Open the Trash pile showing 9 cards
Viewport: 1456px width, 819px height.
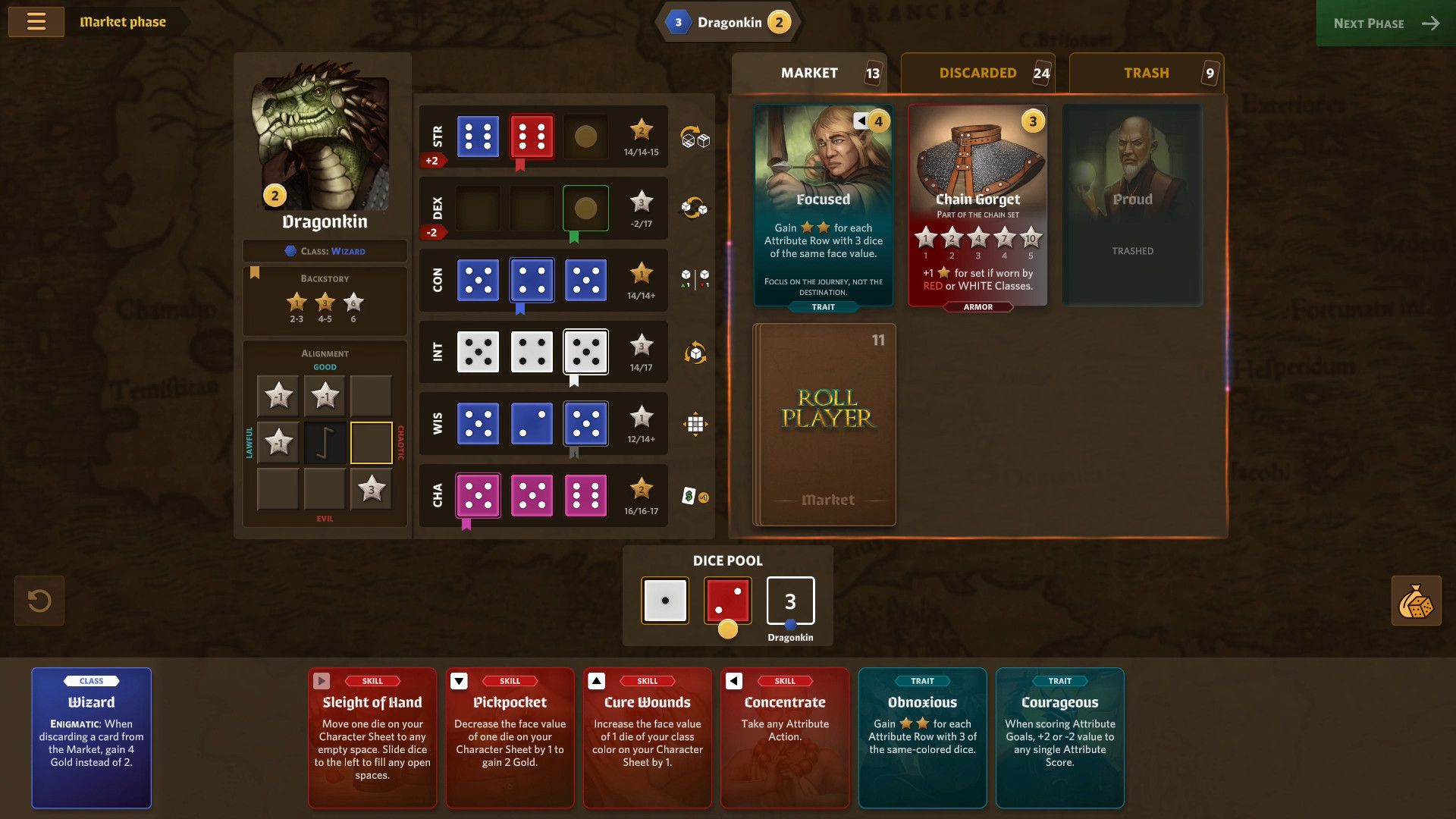tap(1146, 73)
